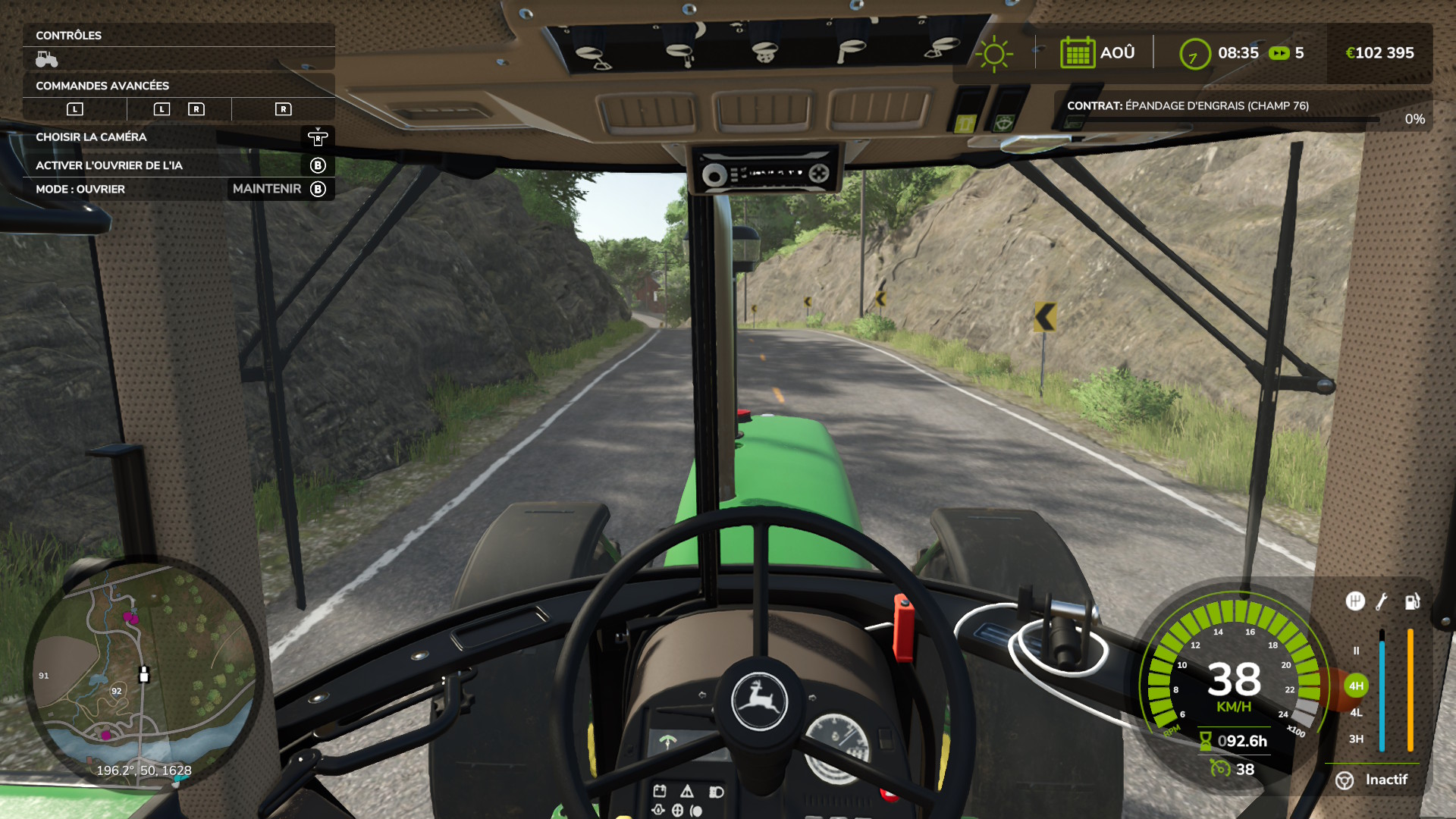1456x819 pixels.
Task: Click the cruise control speed icon
Action: [x=1220, y=769]
